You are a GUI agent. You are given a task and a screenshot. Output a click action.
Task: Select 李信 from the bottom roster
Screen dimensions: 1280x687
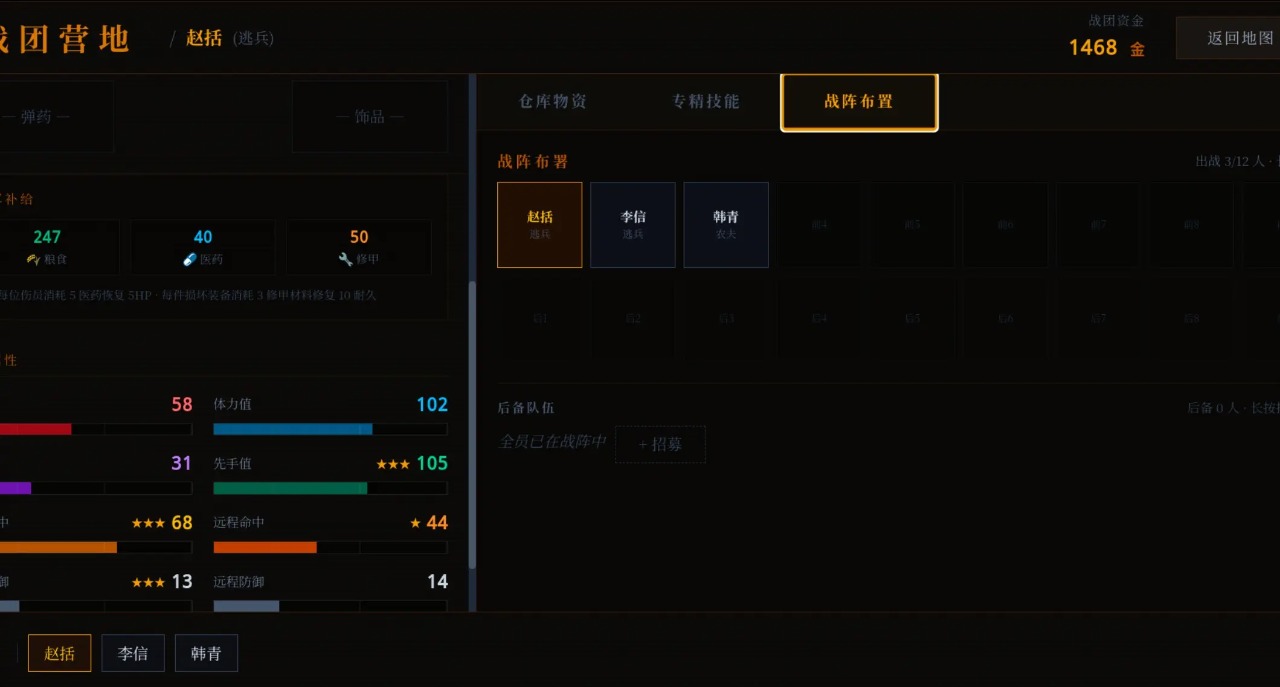(x=133, y=653)
